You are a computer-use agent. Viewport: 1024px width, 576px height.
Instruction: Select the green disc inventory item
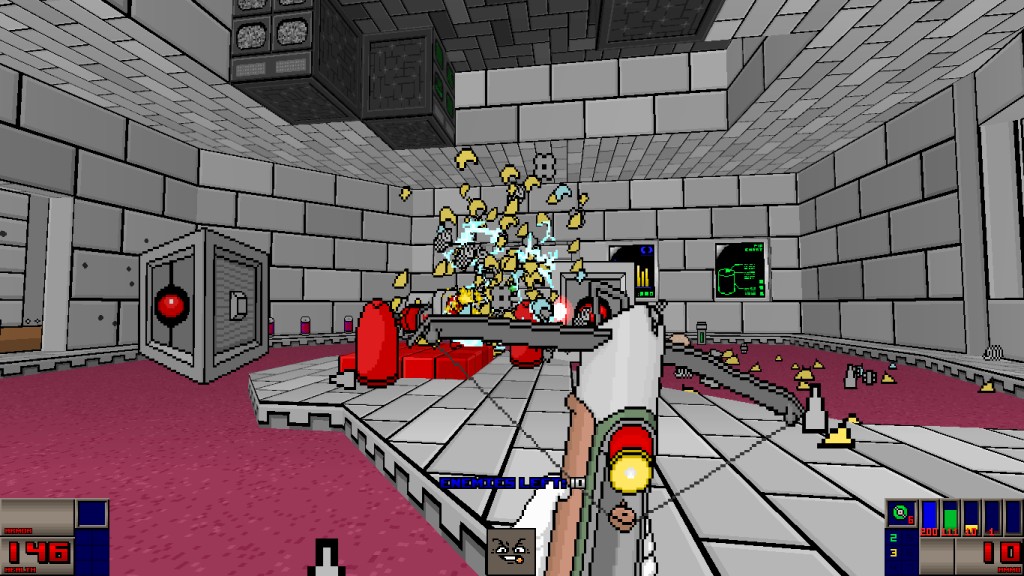tap(899, 515)
